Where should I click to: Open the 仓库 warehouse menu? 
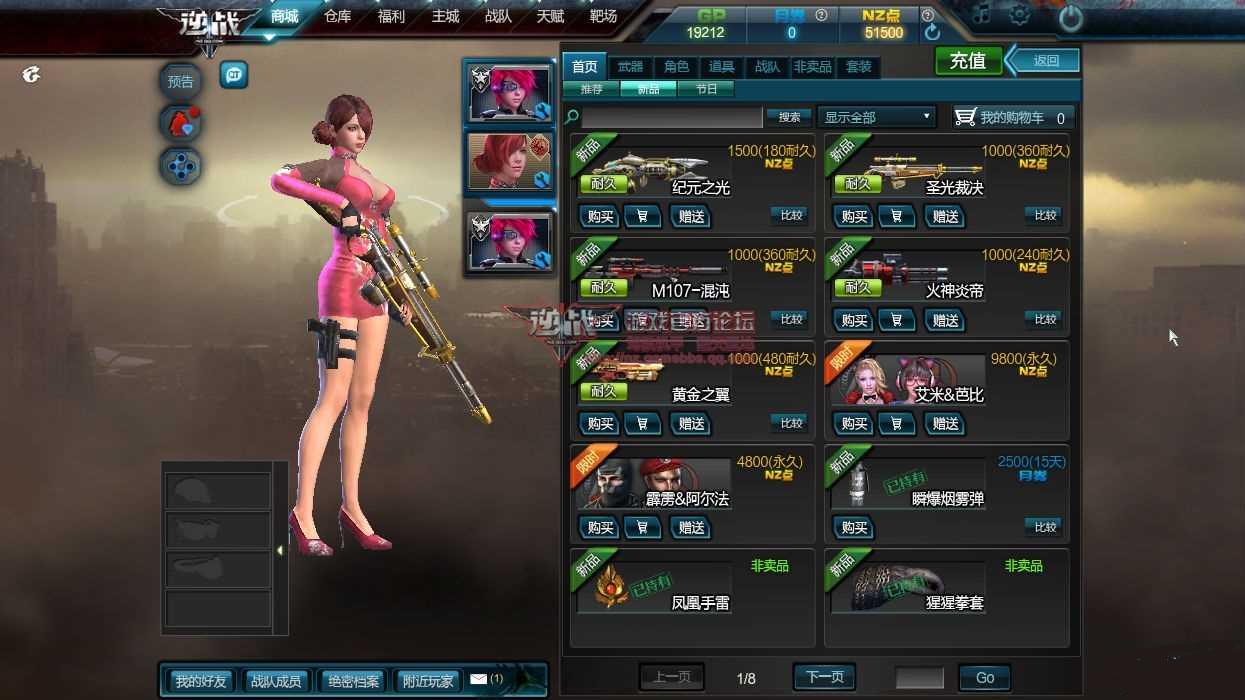(338, 16)
